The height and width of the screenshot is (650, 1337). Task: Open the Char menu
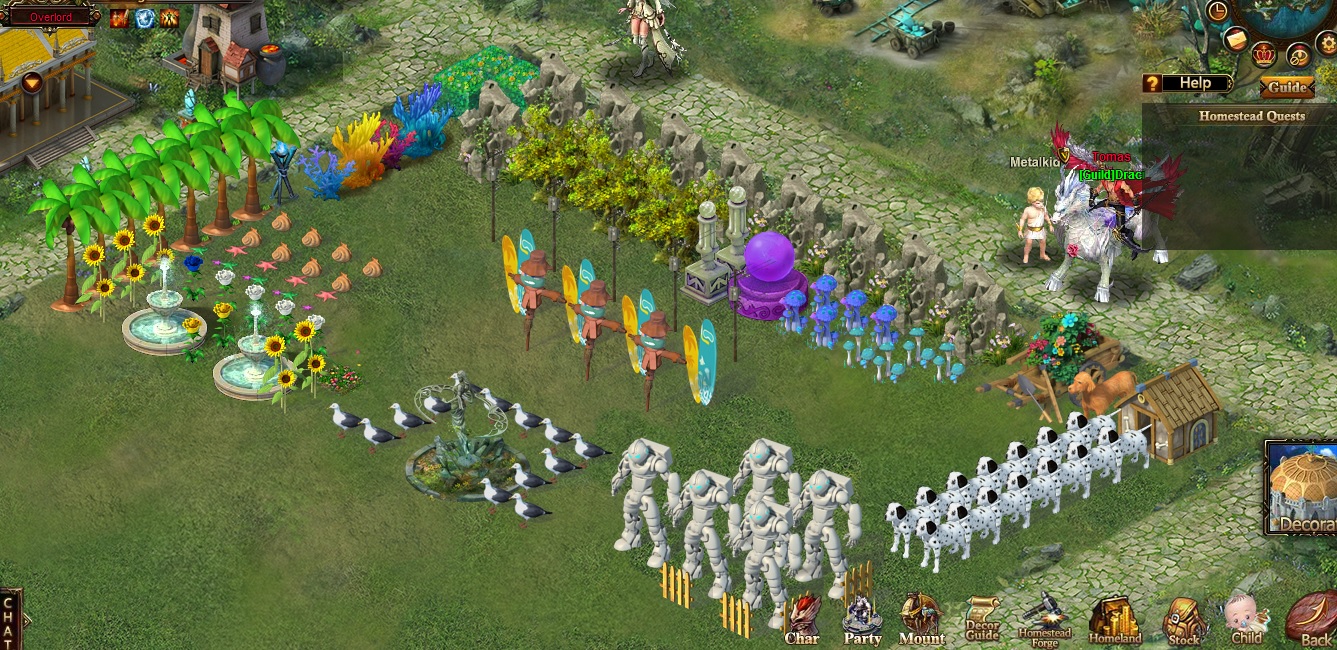[802, 618]
